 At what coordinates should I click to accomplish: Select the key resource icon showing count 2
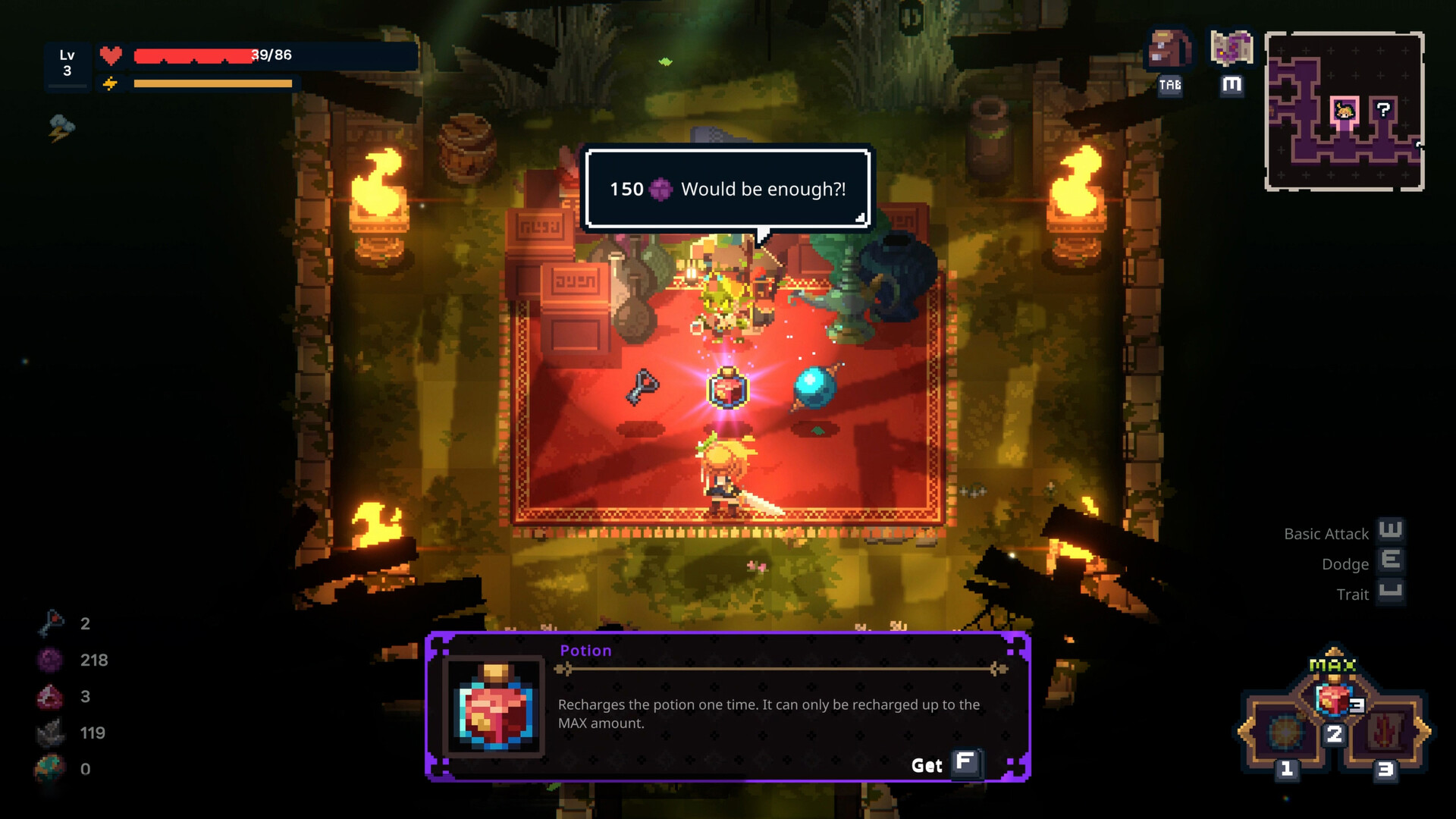[52, 623]
